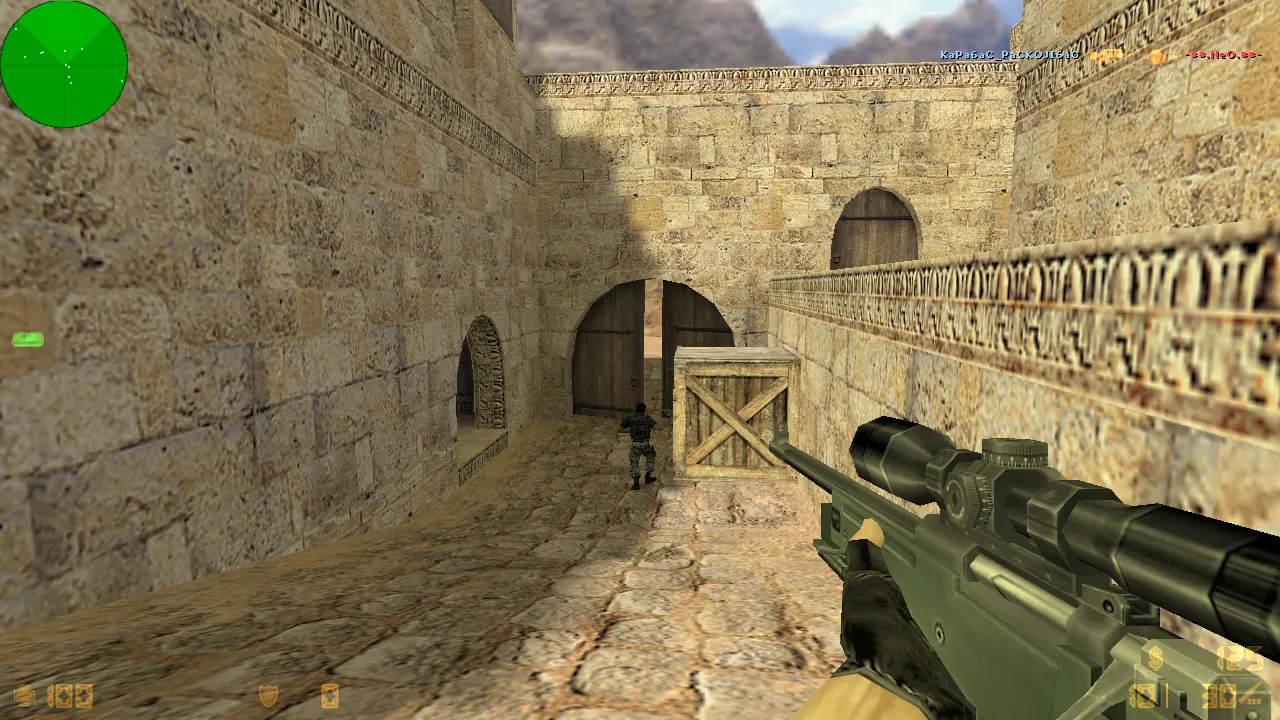Viewport: 1280px width, 720px height.
Task: Click the armor shield icon
Action: click(268, 695)
